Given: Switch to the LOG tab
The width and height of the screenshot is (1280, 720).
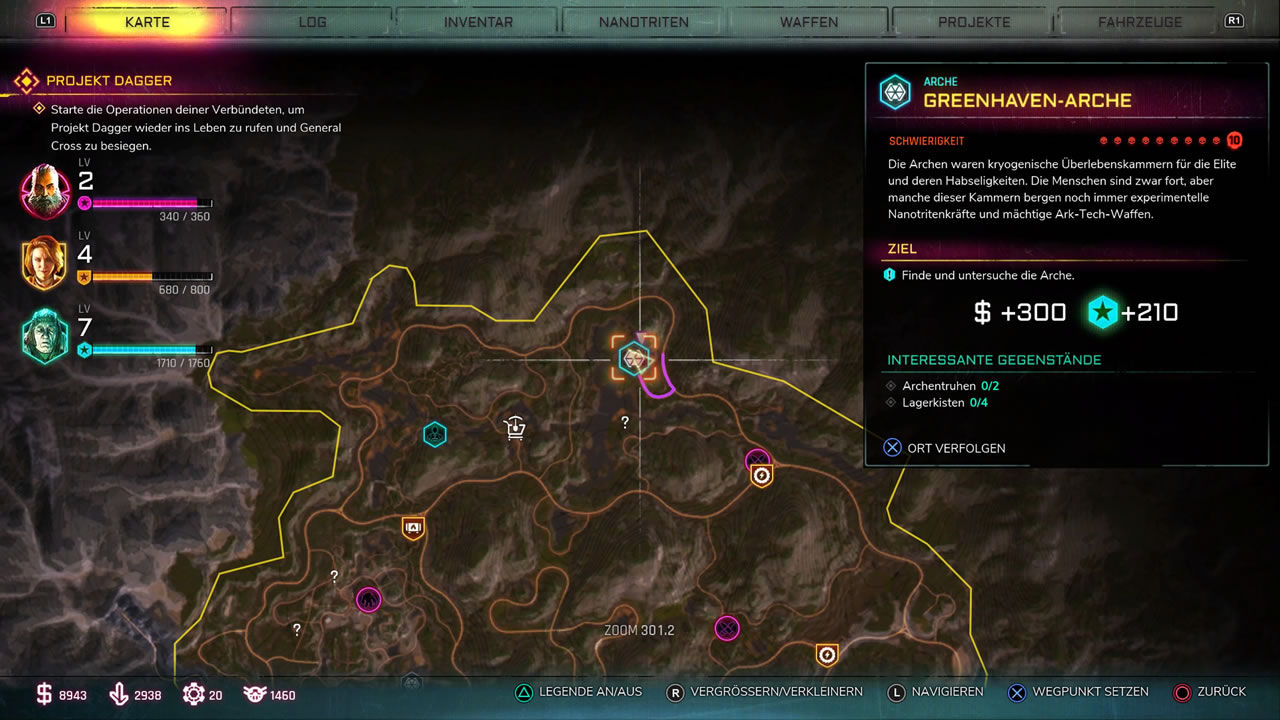Looking at the screenshot, I should click(x=312, y=22).
